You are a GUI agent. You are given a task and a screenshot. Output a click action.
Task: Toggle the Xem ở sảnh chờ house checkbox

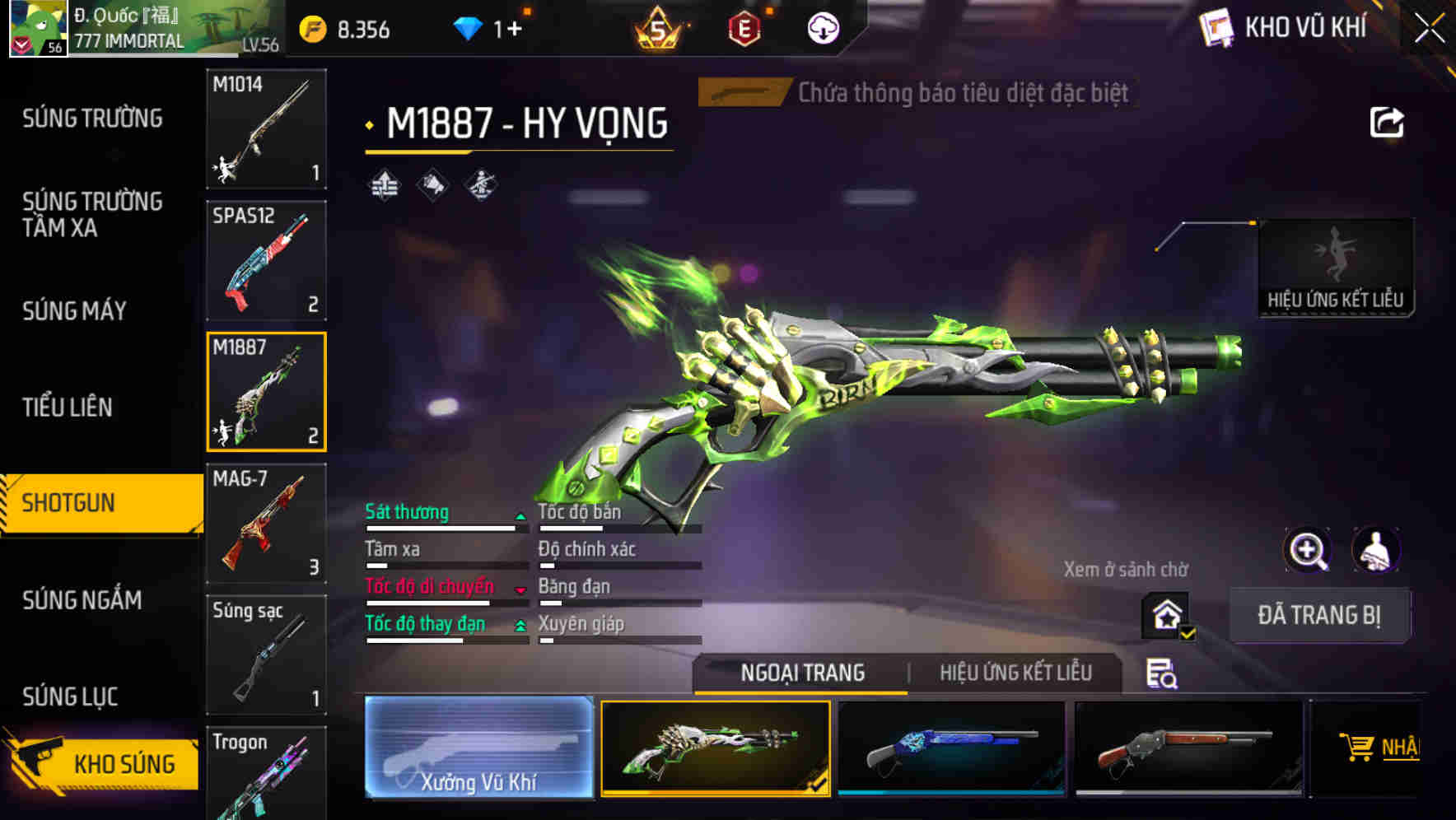coord(1166,613)
